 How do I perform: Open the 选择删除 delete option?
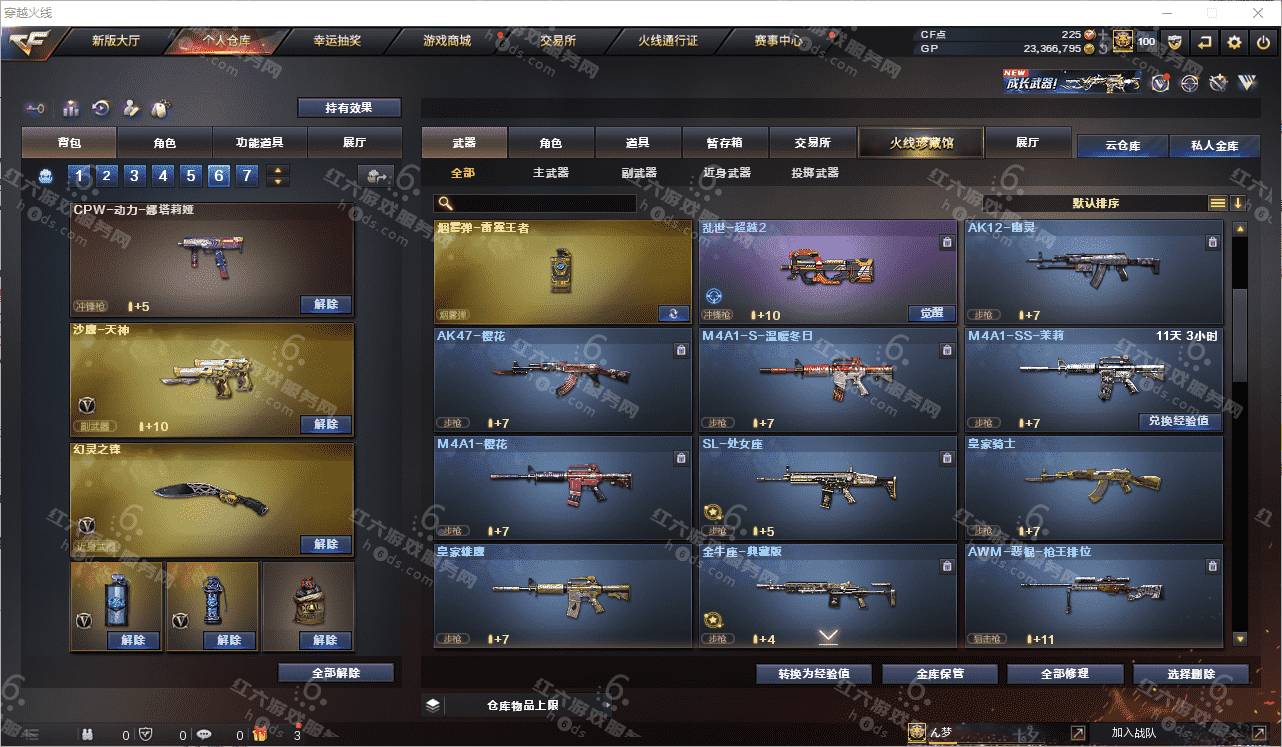(x=1190, y=673)
